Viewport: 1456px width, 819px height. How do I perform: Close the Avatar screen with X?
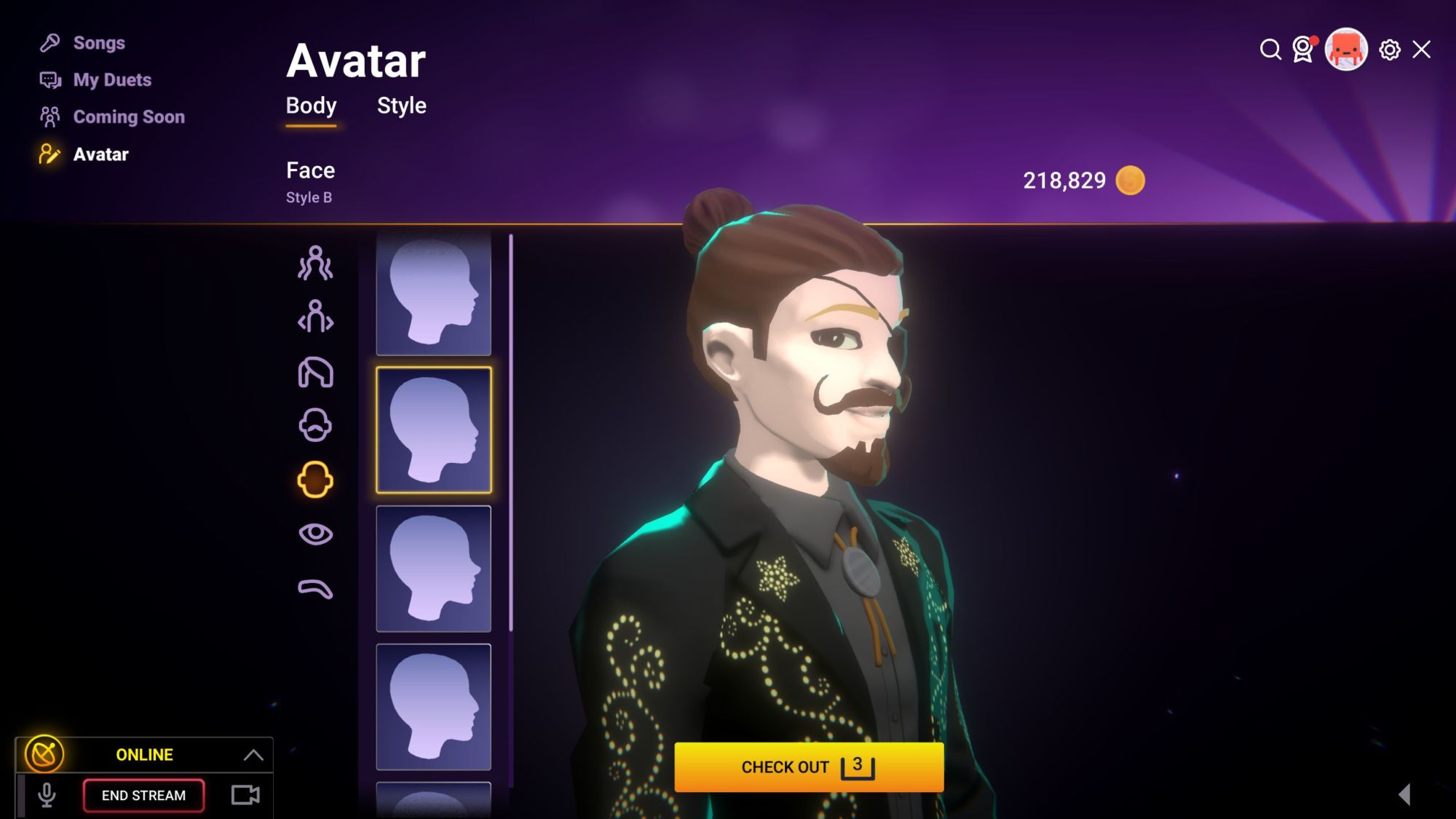pos(1421,50)
